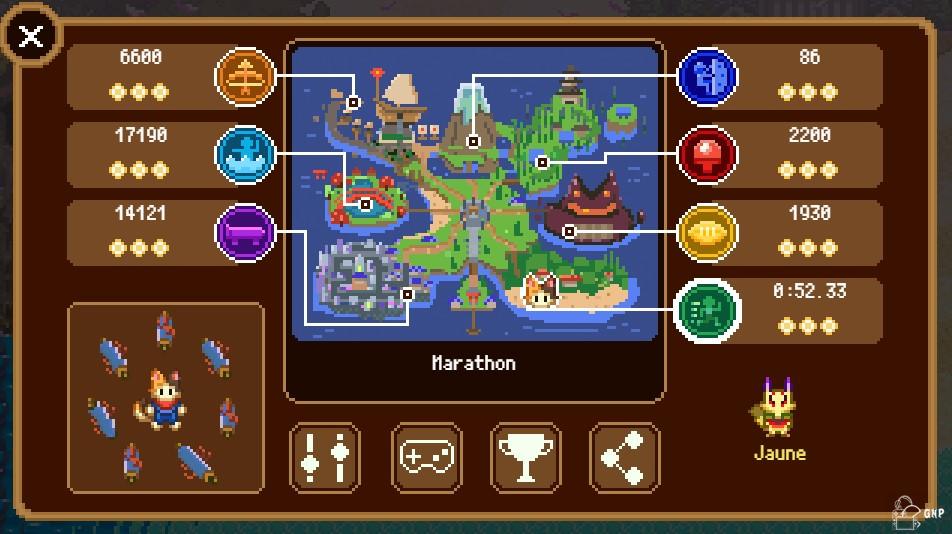
Task: Open the 17190 score panel
Action: (x=141, y=153)
